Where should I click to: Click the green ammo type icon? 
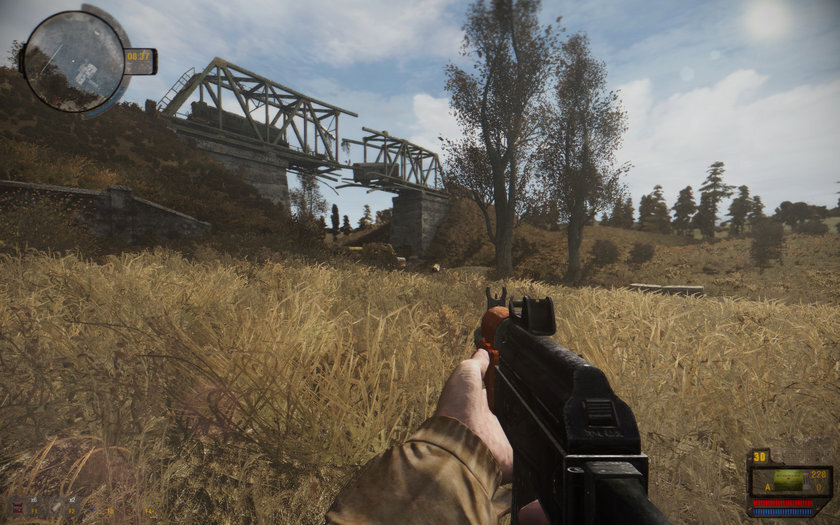788,480
